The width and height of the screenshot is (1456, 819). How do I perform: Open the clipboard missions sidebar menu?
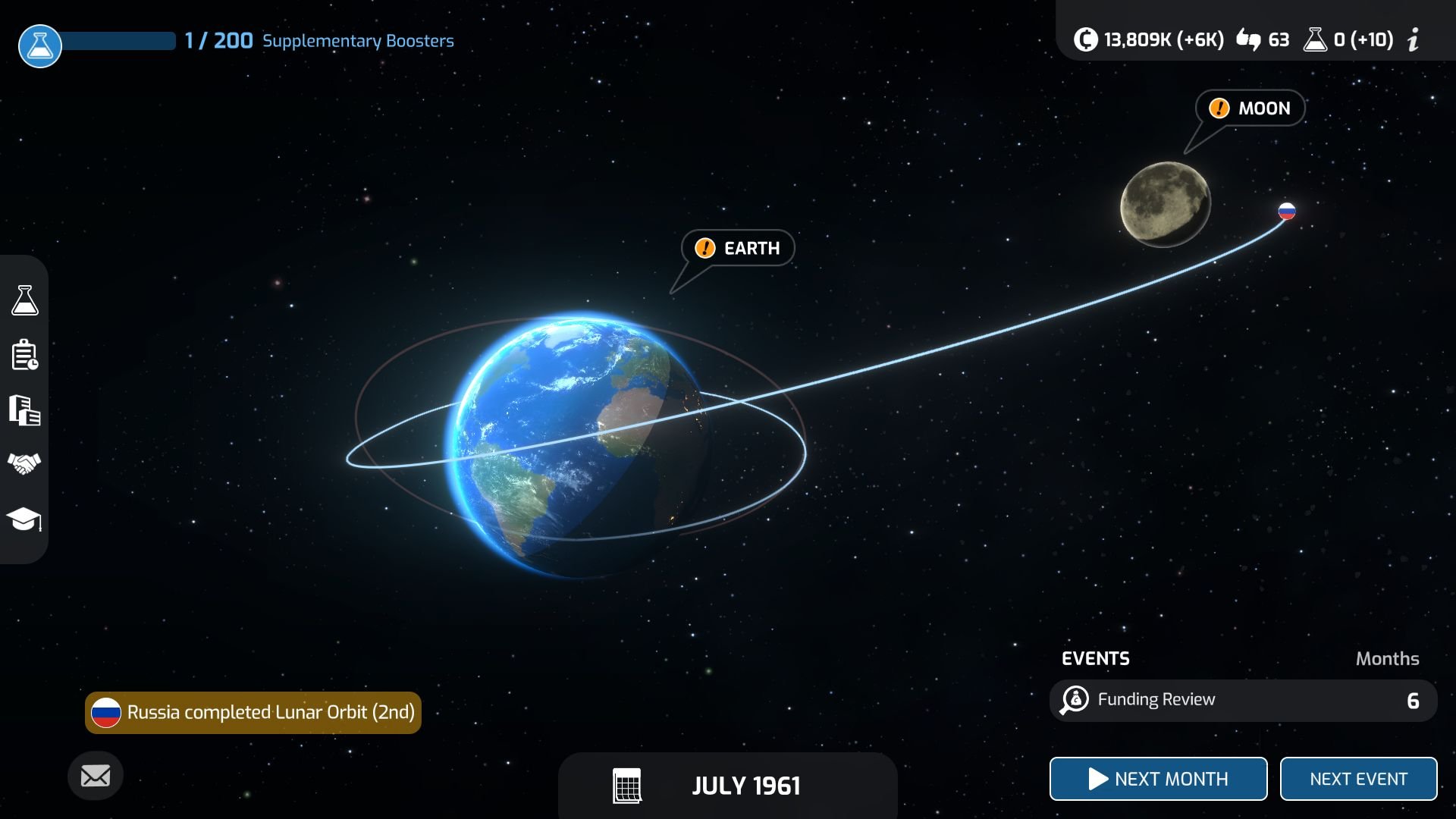point(24,355)
